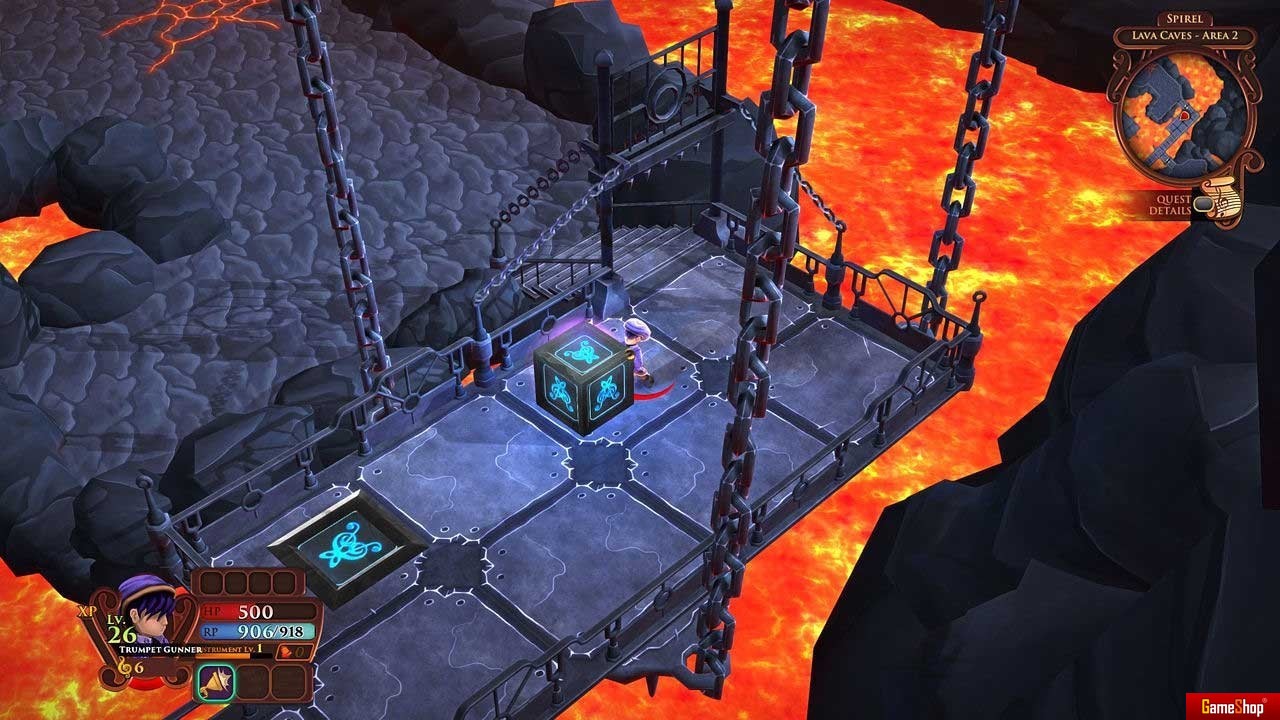Image resolution: width=1280 pixels, height=720 pixels.
Task: Click the Trumpet Gunner character portrait
Action: (143, 611)
